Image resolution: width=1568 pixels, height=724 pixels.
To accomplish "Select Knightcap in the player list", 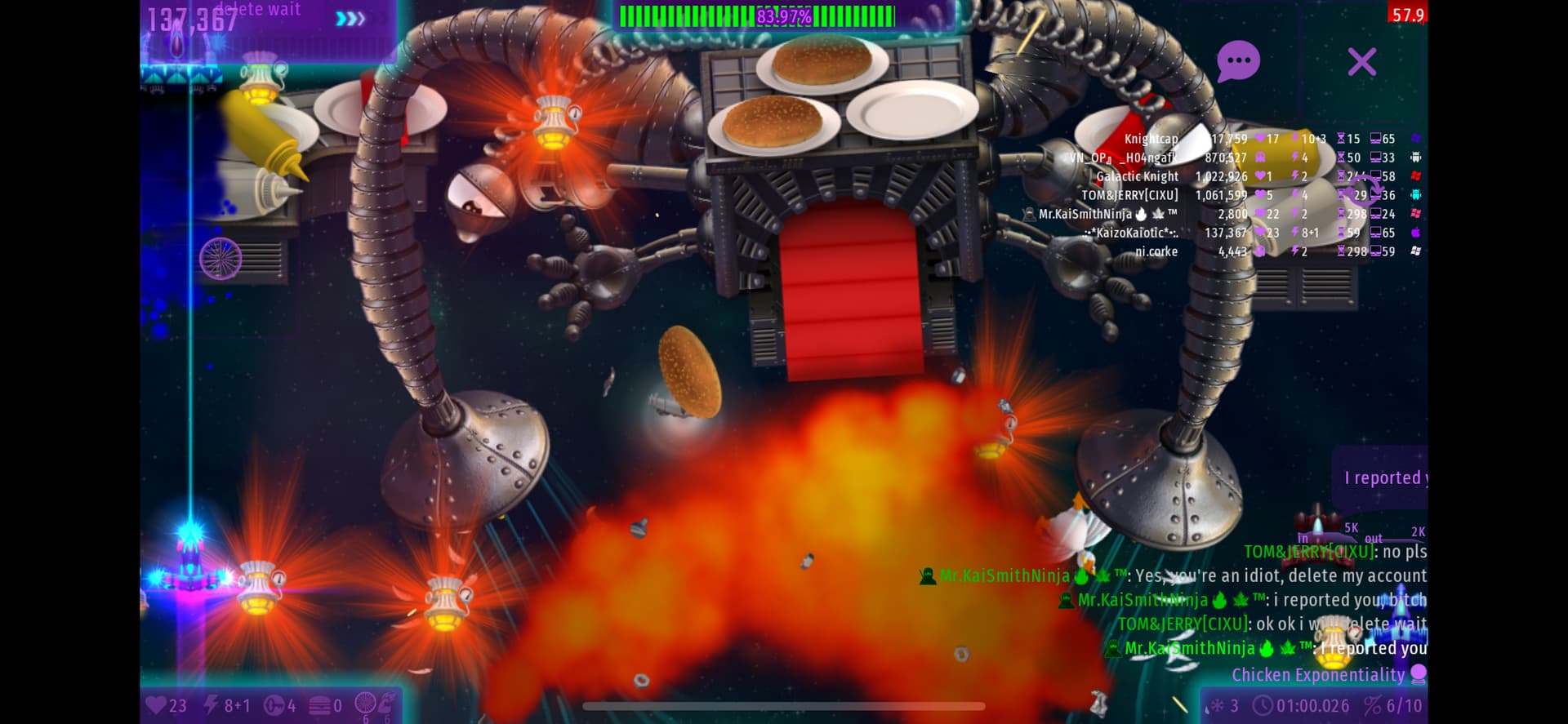I will 1151,139.
